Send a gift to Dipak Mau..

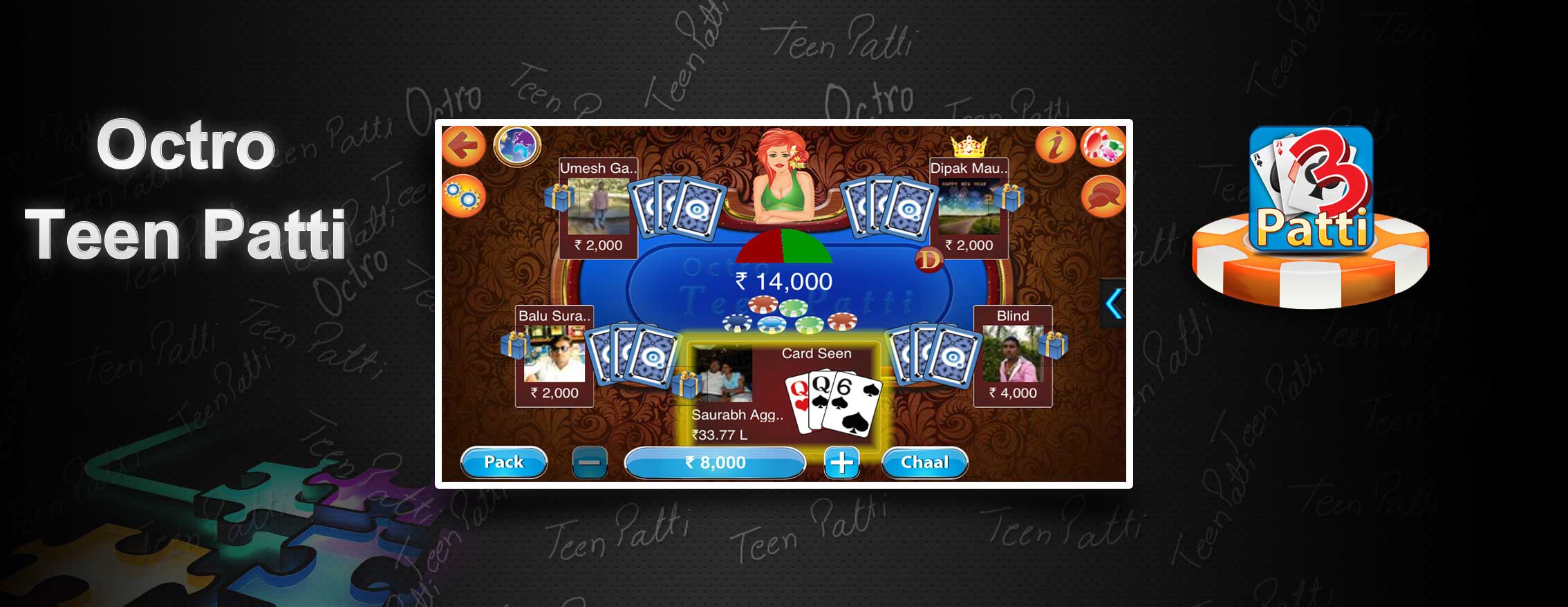point(1009,198)
